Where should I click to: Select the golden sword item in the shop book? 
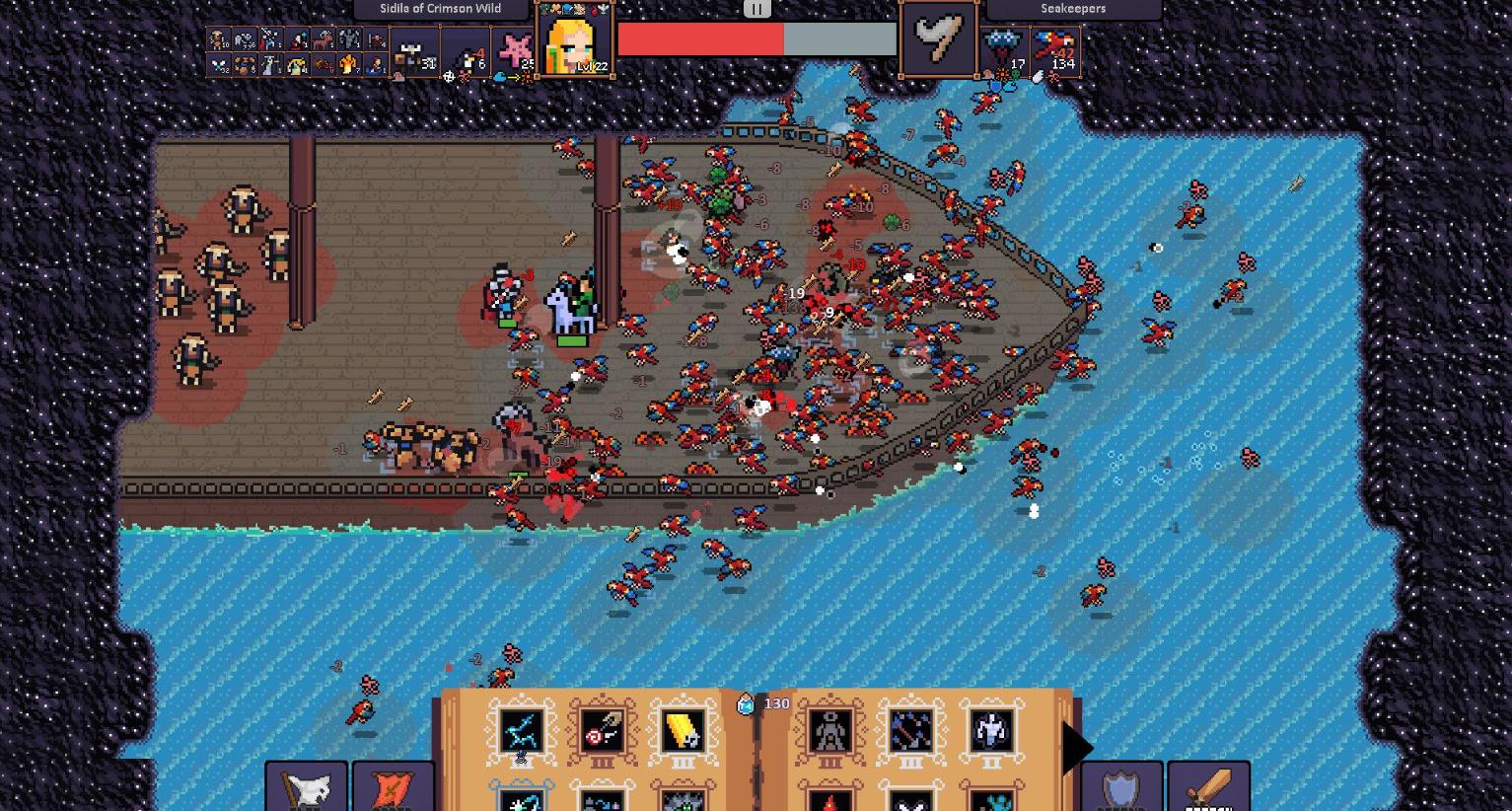[x=683, y=731]
